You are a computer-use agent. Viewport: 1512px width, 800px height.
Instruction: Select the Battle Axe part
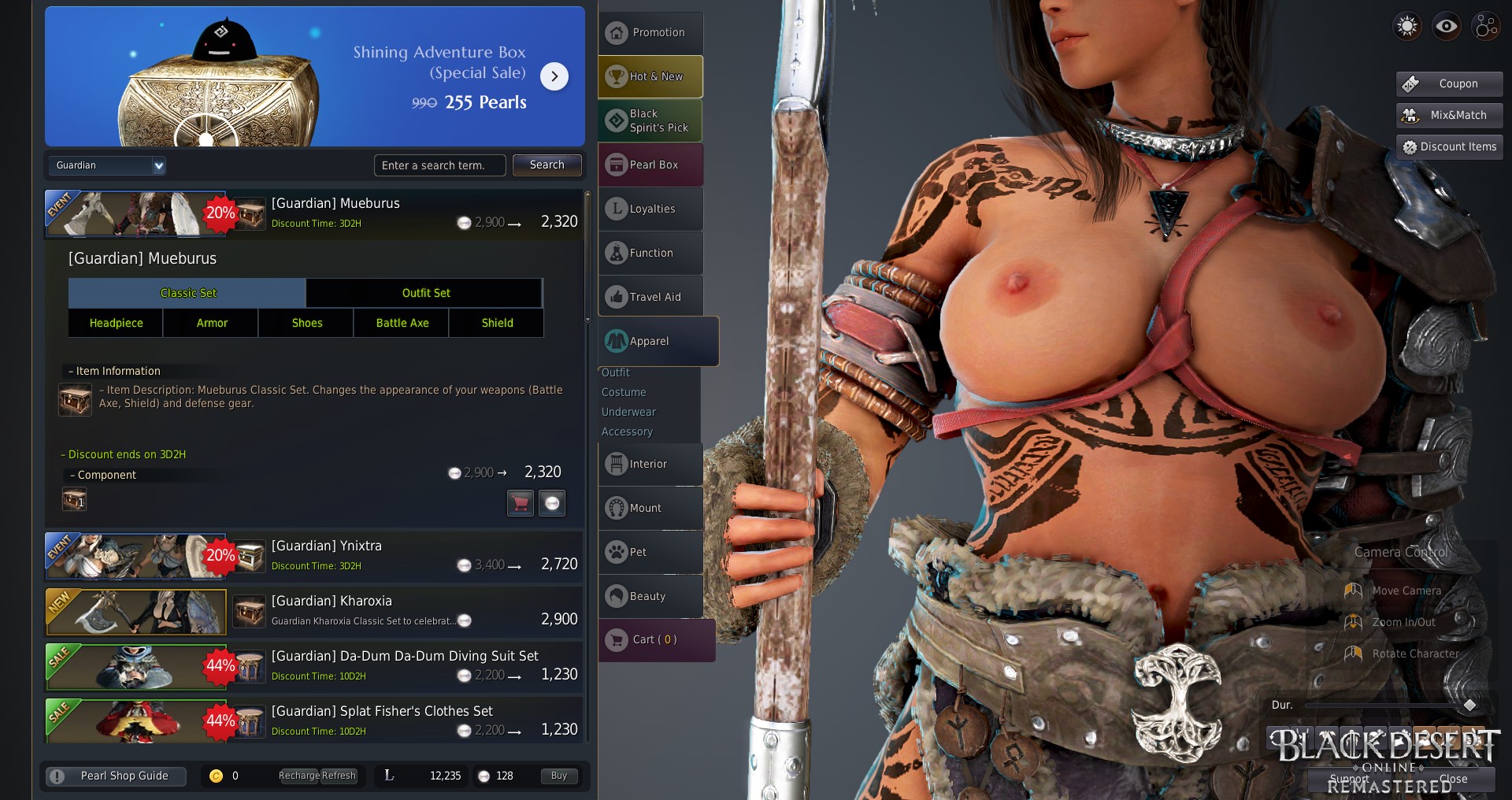click(402, 323)
